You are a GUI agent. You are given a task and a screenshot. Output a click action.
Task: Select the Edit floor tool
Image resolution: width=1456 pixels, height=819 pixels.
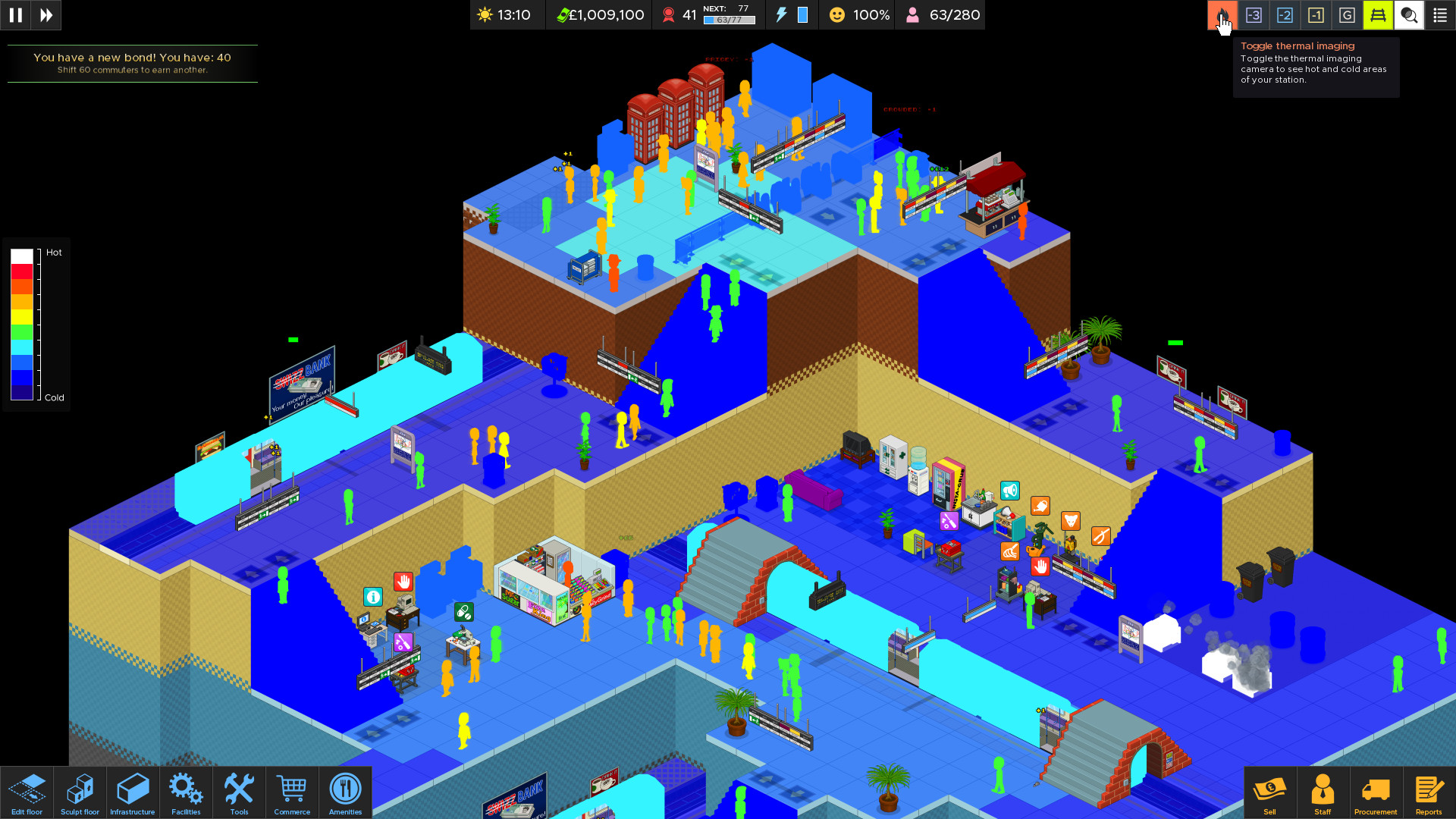point(27,792)
